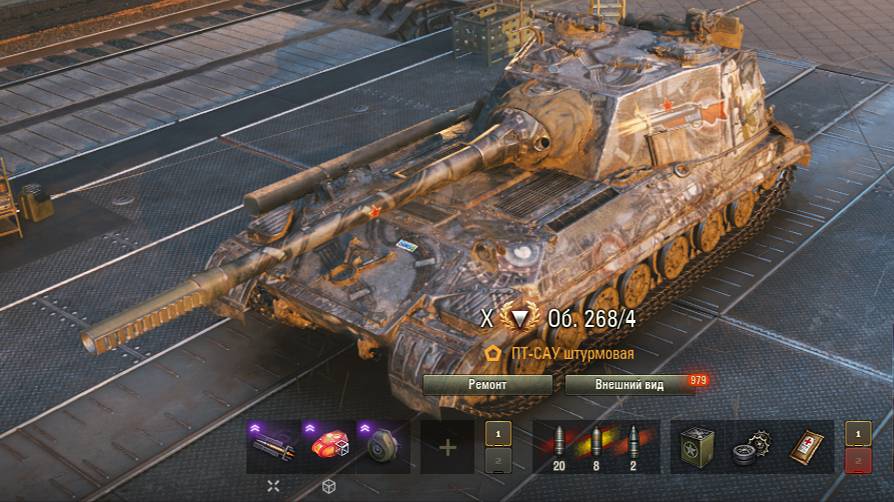894x502 pixels.
Task: Open the Внешний вид appearance menu
Action: tap(630, 384)
